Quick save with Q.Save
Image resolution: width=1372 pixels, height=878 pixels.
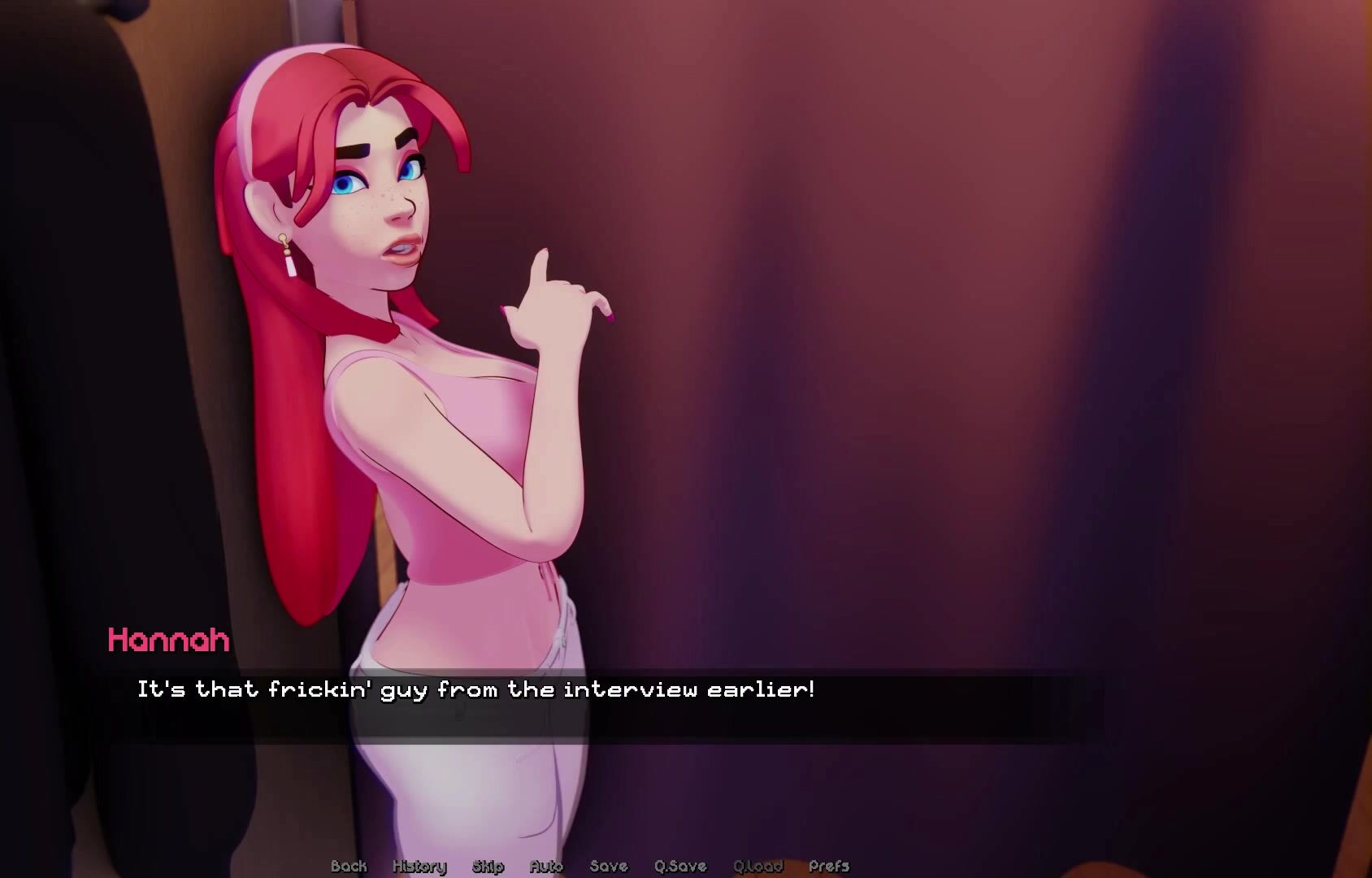[680, 866]
